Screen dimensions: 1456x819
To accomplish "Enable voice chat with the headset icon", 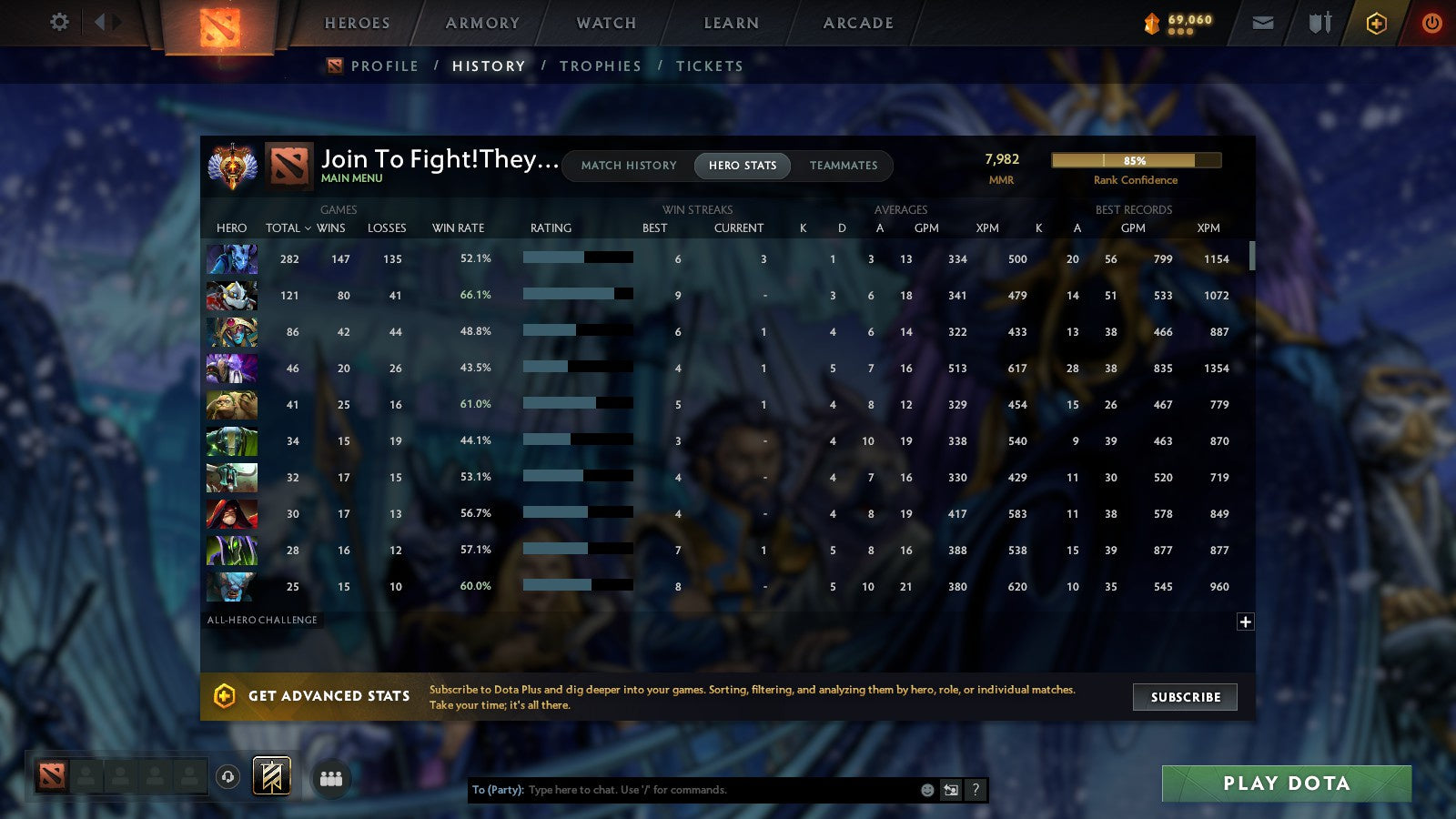I will click(227, 775).
